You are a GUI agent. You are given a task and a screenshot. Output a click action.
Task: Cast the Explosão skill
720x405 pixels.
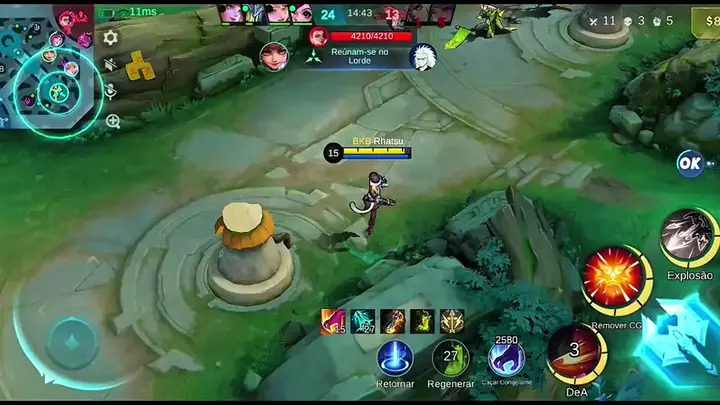tap(688, 236)
